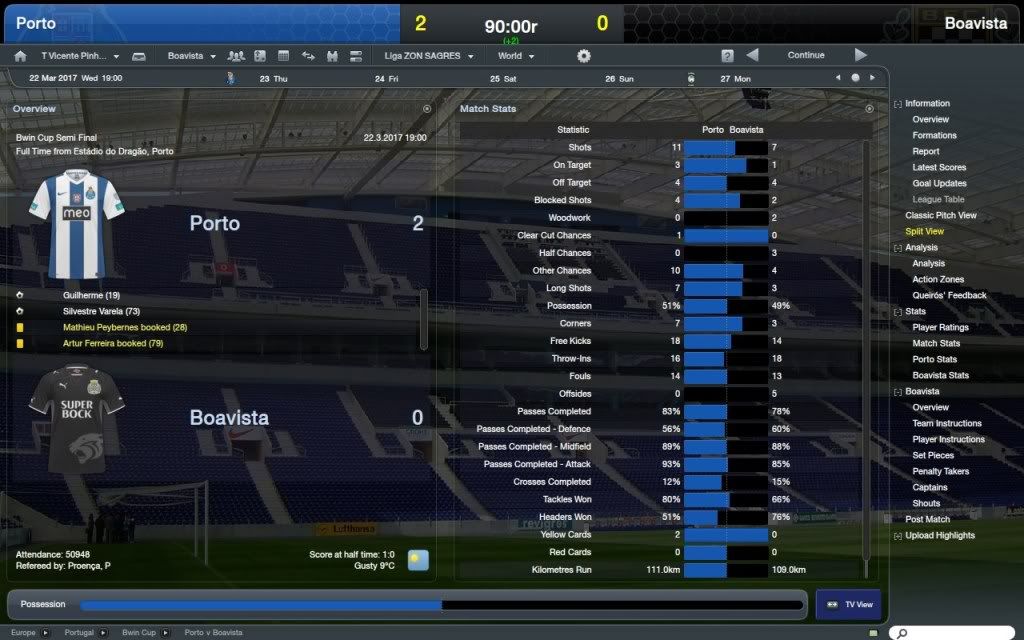
Task: Go to the home screen icon
Action: [x=20, y=56]
